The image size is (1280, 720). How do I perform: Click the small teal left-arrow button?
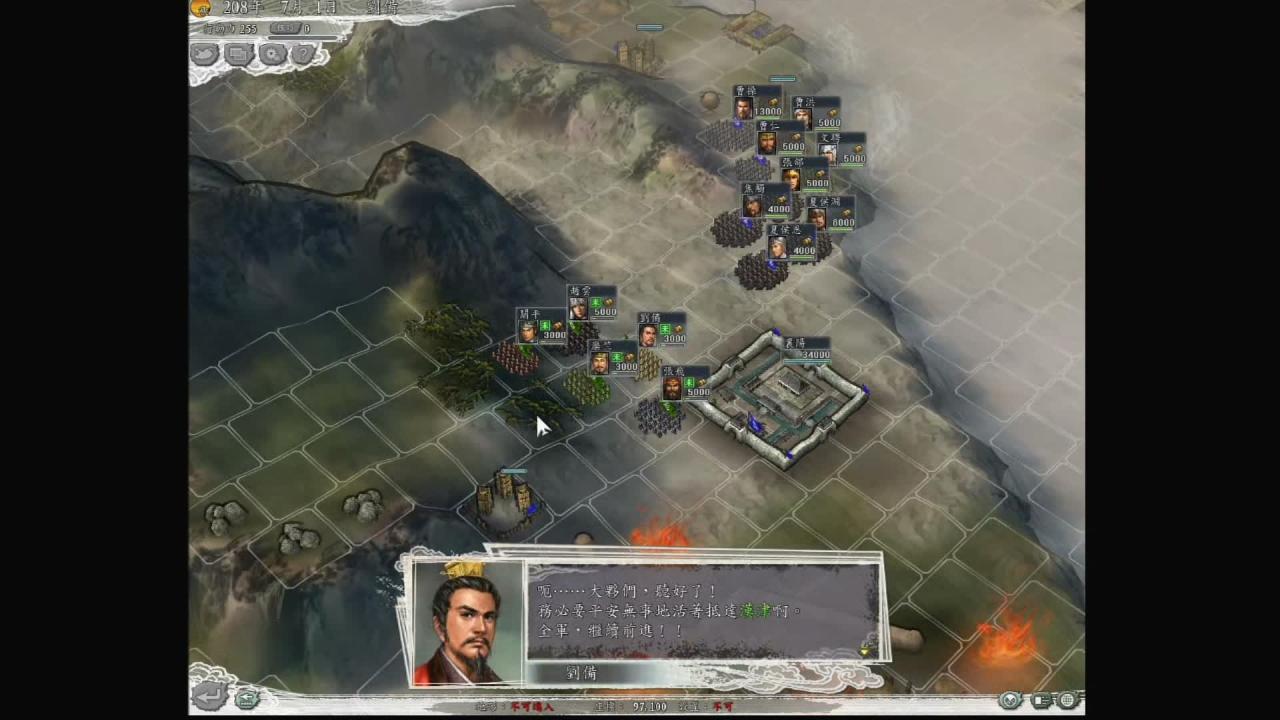click(x=246, y=698)
